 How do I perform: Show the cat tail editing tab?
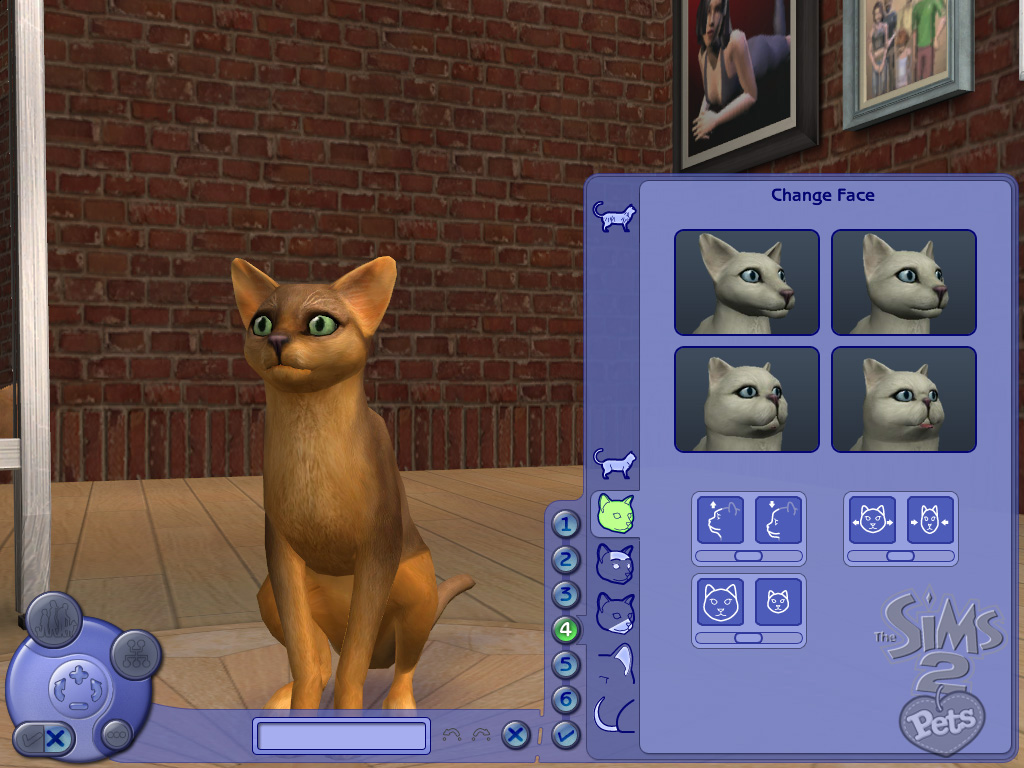click(613, 714)
